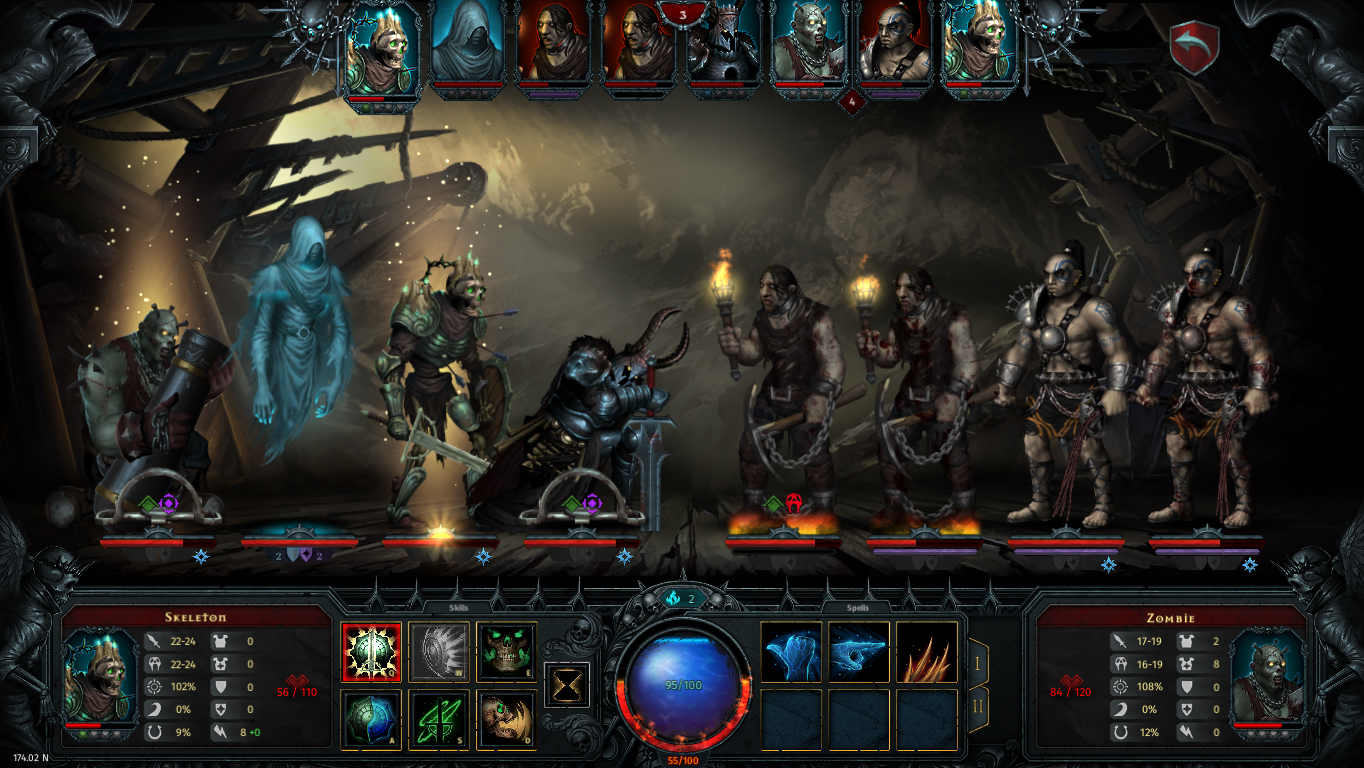Screen dimensions: 1364x768
Task: Select the green swirling sword skill
Action: (x=439, y=718)
